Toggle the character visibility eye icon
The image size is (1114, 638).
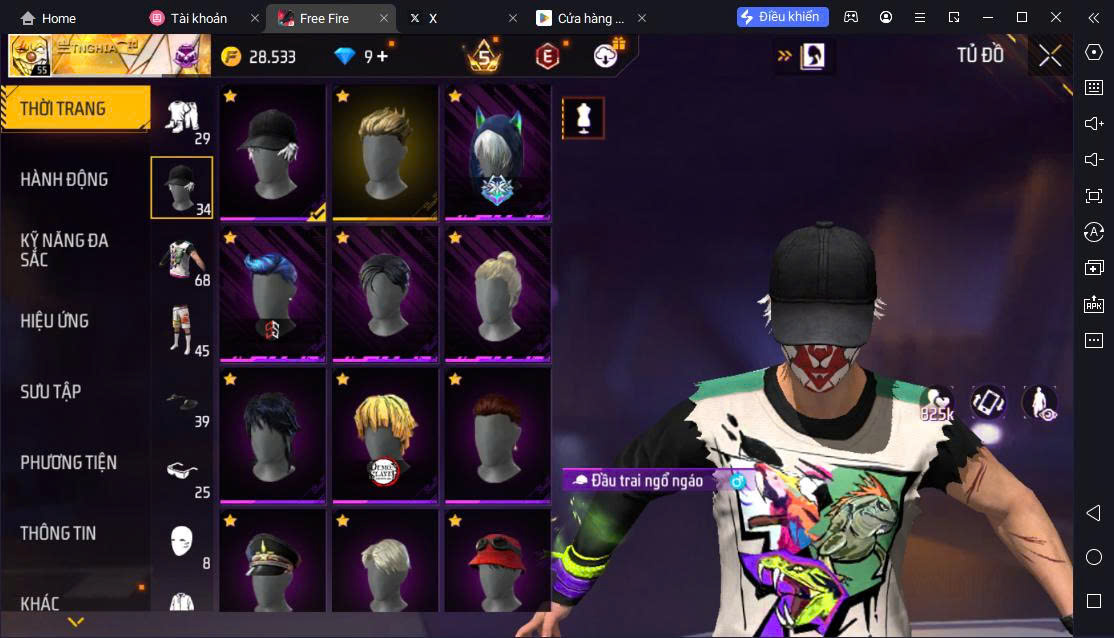click(x=1040, y=403)
